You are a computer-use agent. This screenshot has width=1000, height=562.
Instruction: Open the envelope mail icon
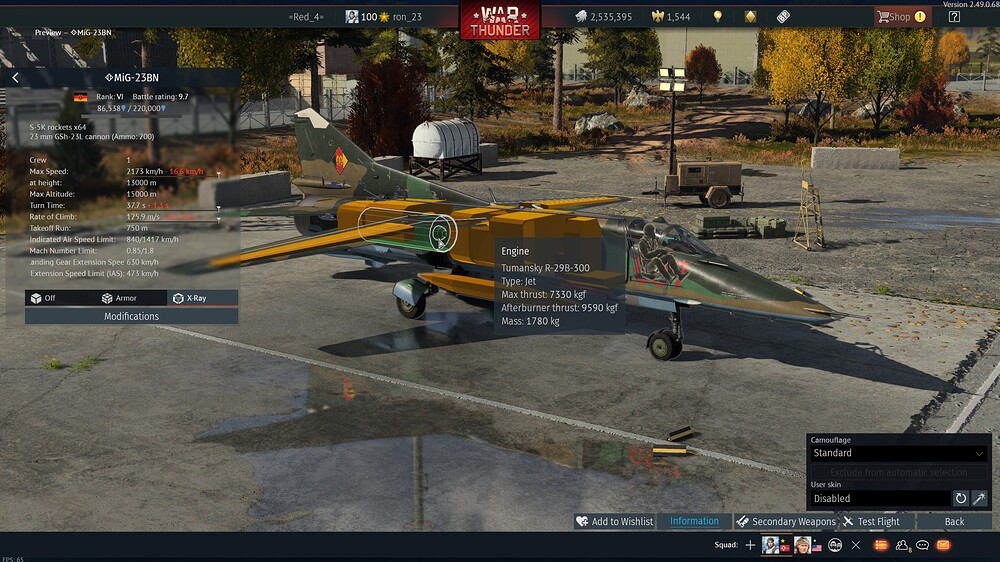point(942,545)
